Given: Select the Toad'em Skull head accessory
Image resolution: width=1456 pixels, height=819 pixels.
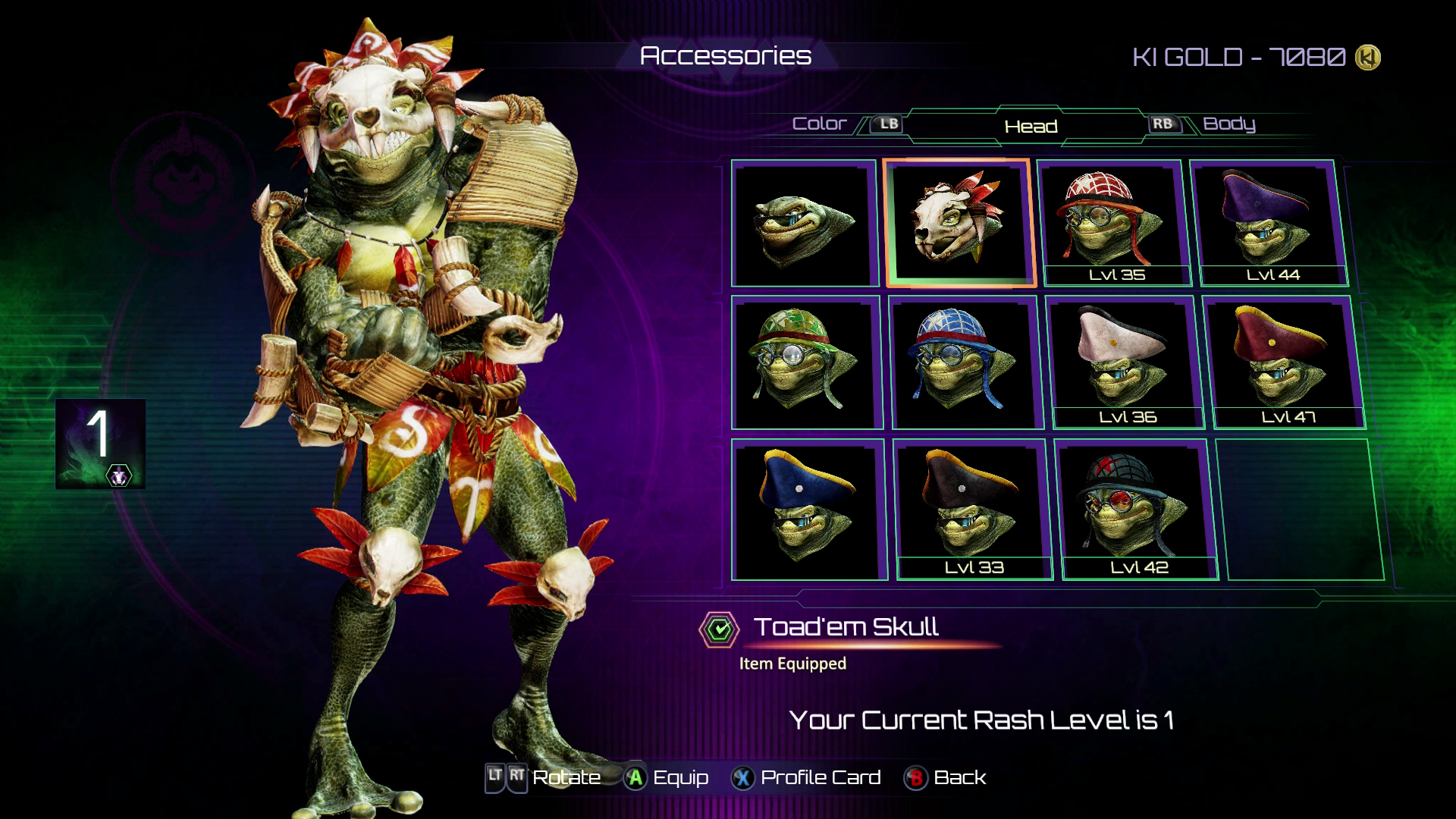Looking at the screenshot, I should click(959, 223).
